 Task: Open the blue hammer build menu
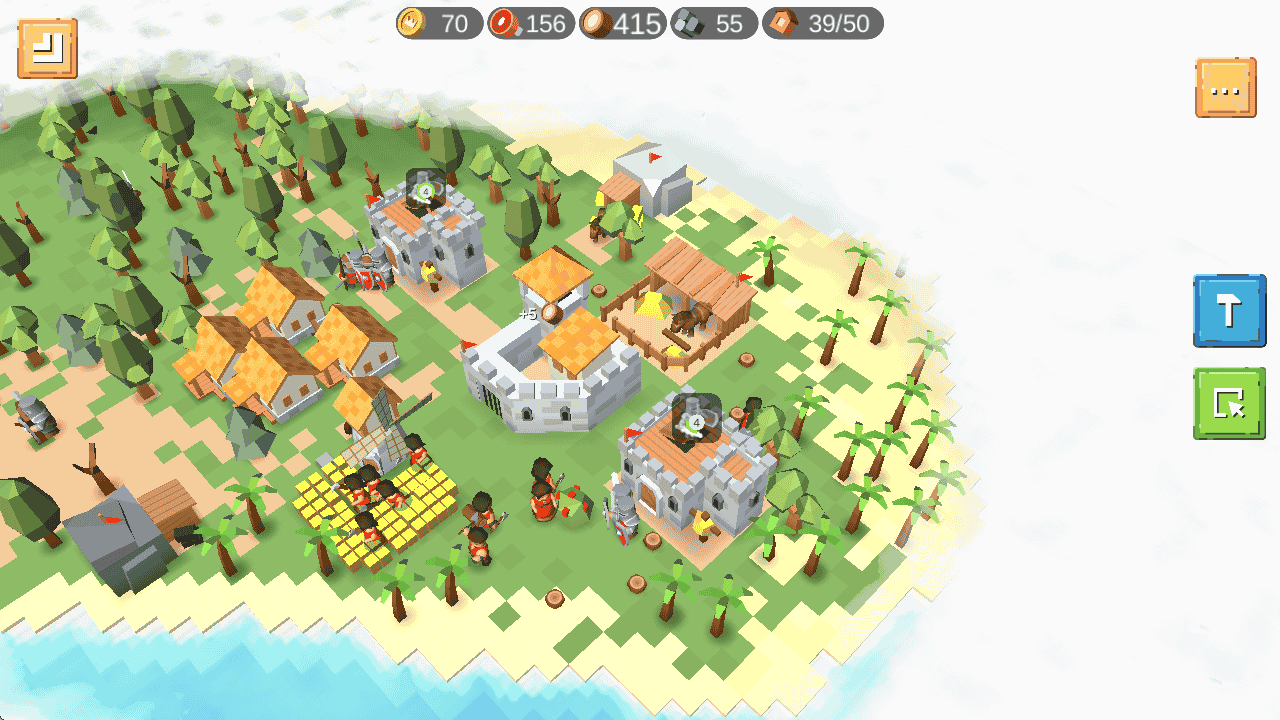[x=1229, y=311]
